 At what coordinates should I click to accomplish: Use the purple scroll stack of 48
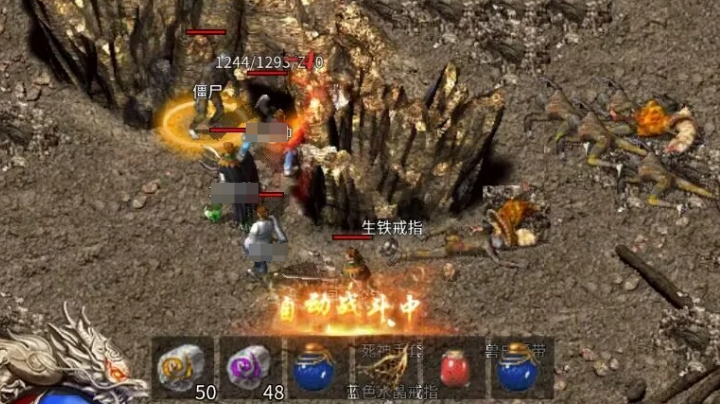coord(250,366)
